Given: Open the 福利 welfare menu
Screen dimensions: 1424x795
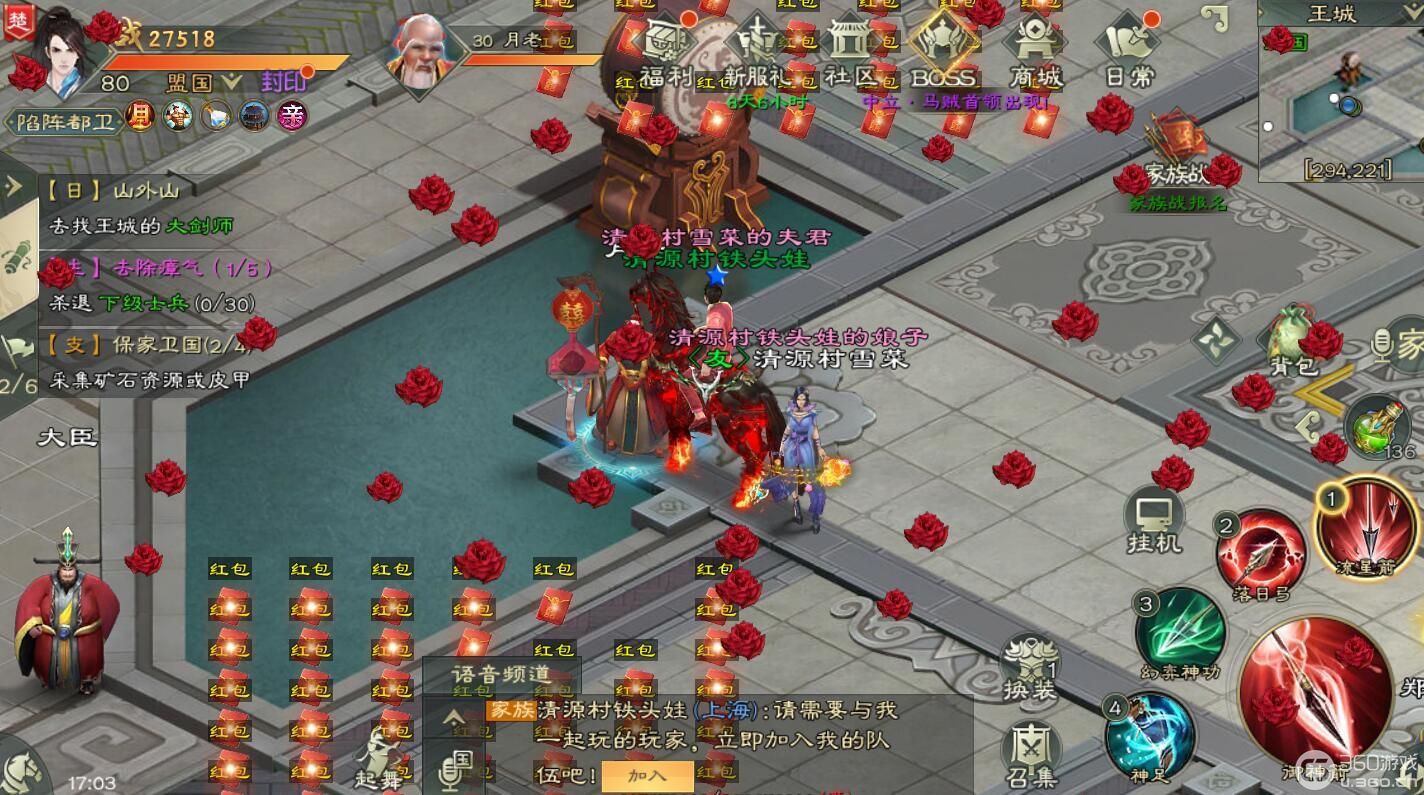Looking at the screenshot, I should 667,48.
